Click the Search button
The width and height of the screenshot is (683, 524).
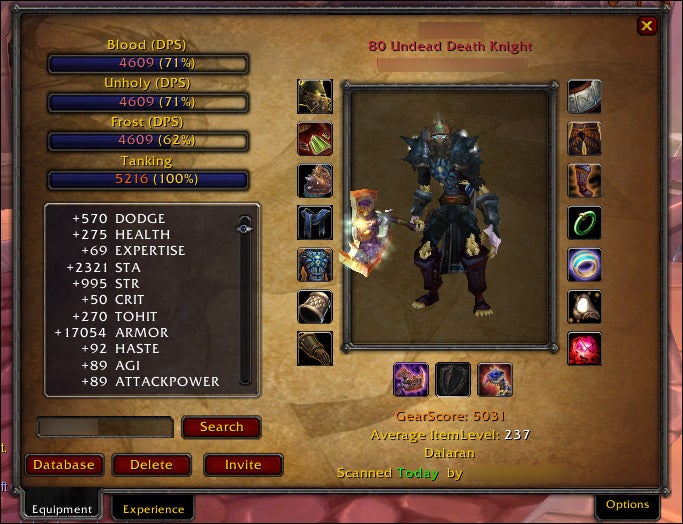point(221,427)
